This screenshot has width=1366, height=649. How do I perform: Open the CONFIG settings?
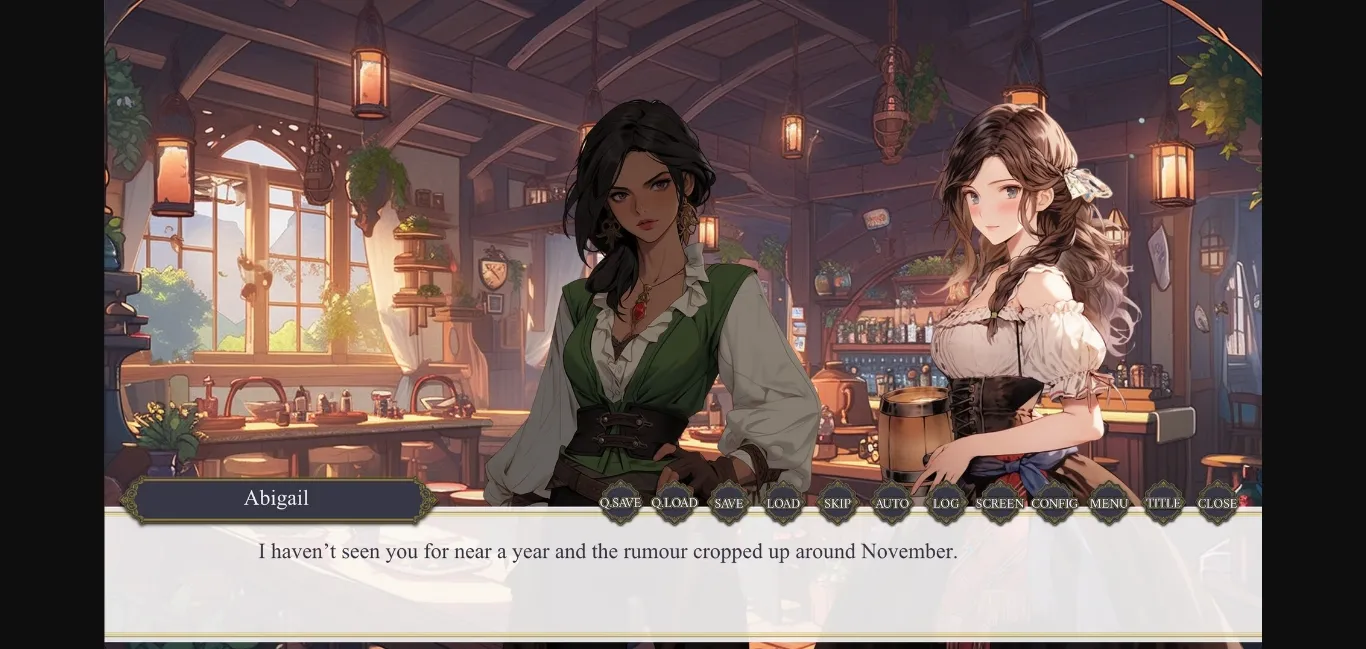click(1054, 503)
